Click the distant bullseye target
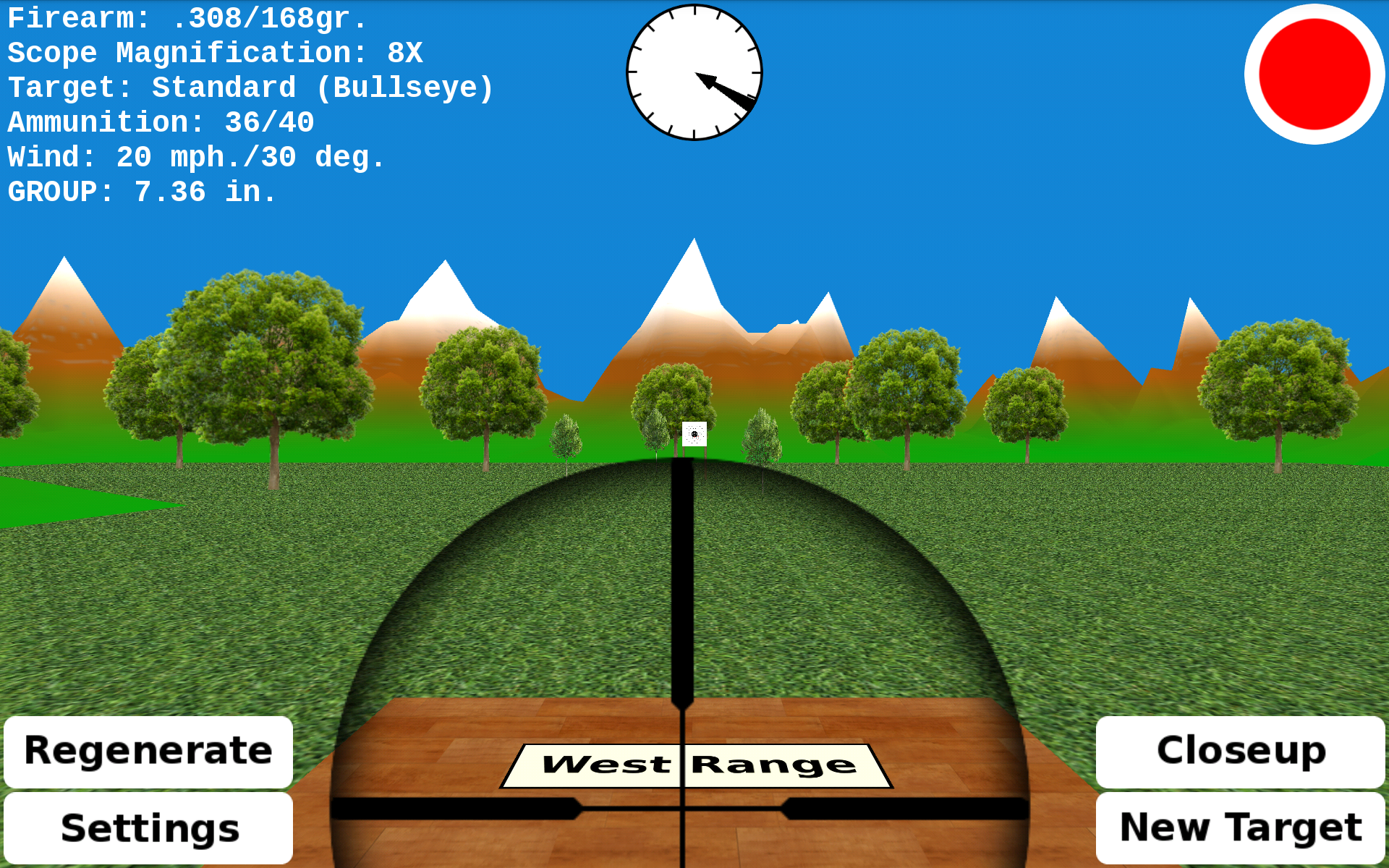The width and height of the screenshot is (1389, 868). point(695,435)
